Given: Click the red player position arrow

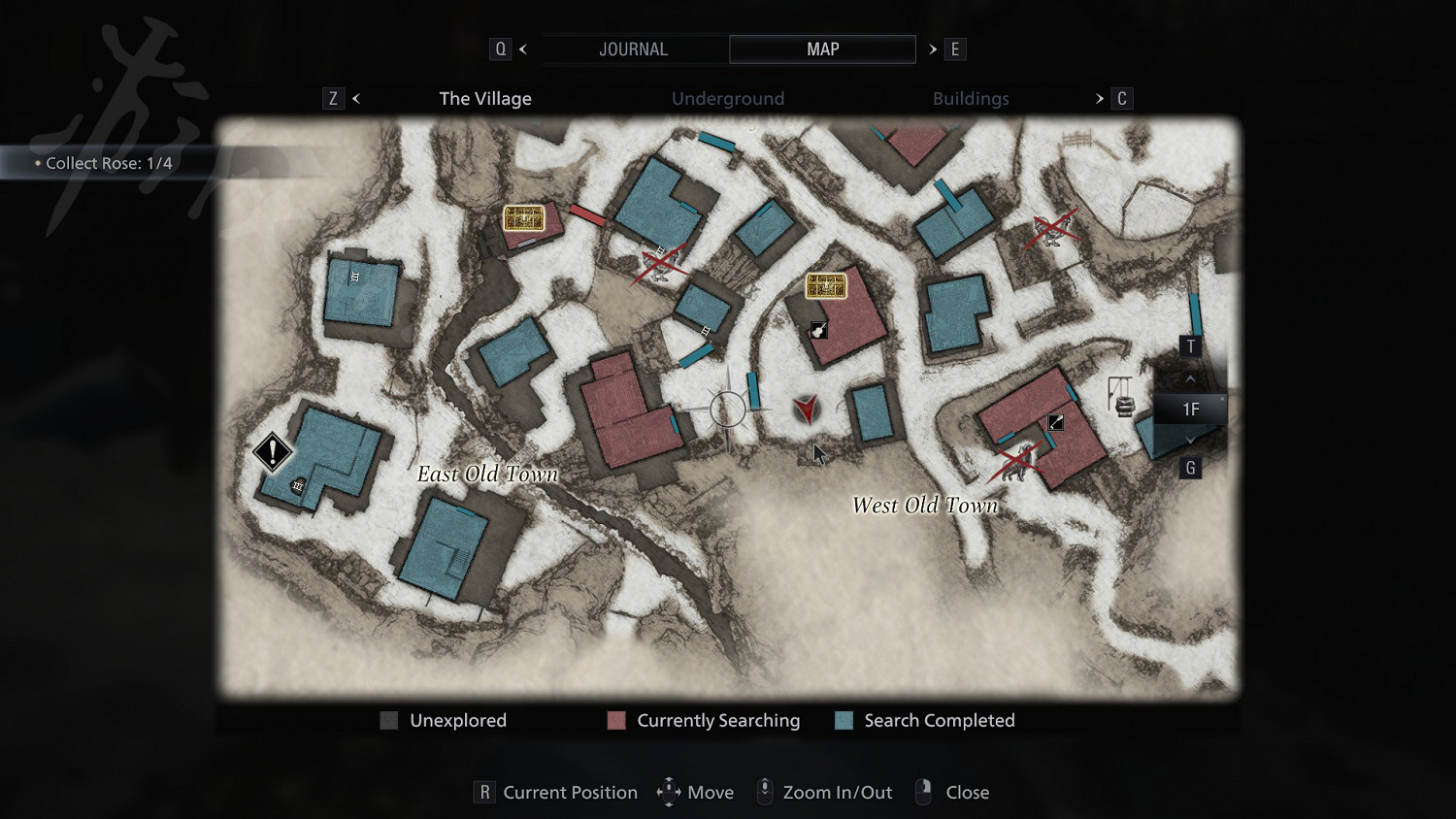Looking at the screenshot, I should pos(806,409).
